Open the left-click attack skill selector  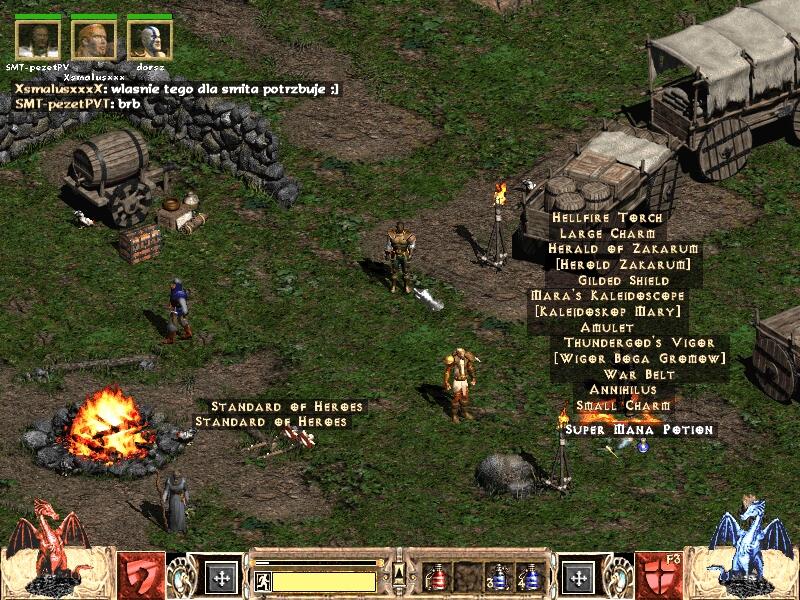coord(141,574)
